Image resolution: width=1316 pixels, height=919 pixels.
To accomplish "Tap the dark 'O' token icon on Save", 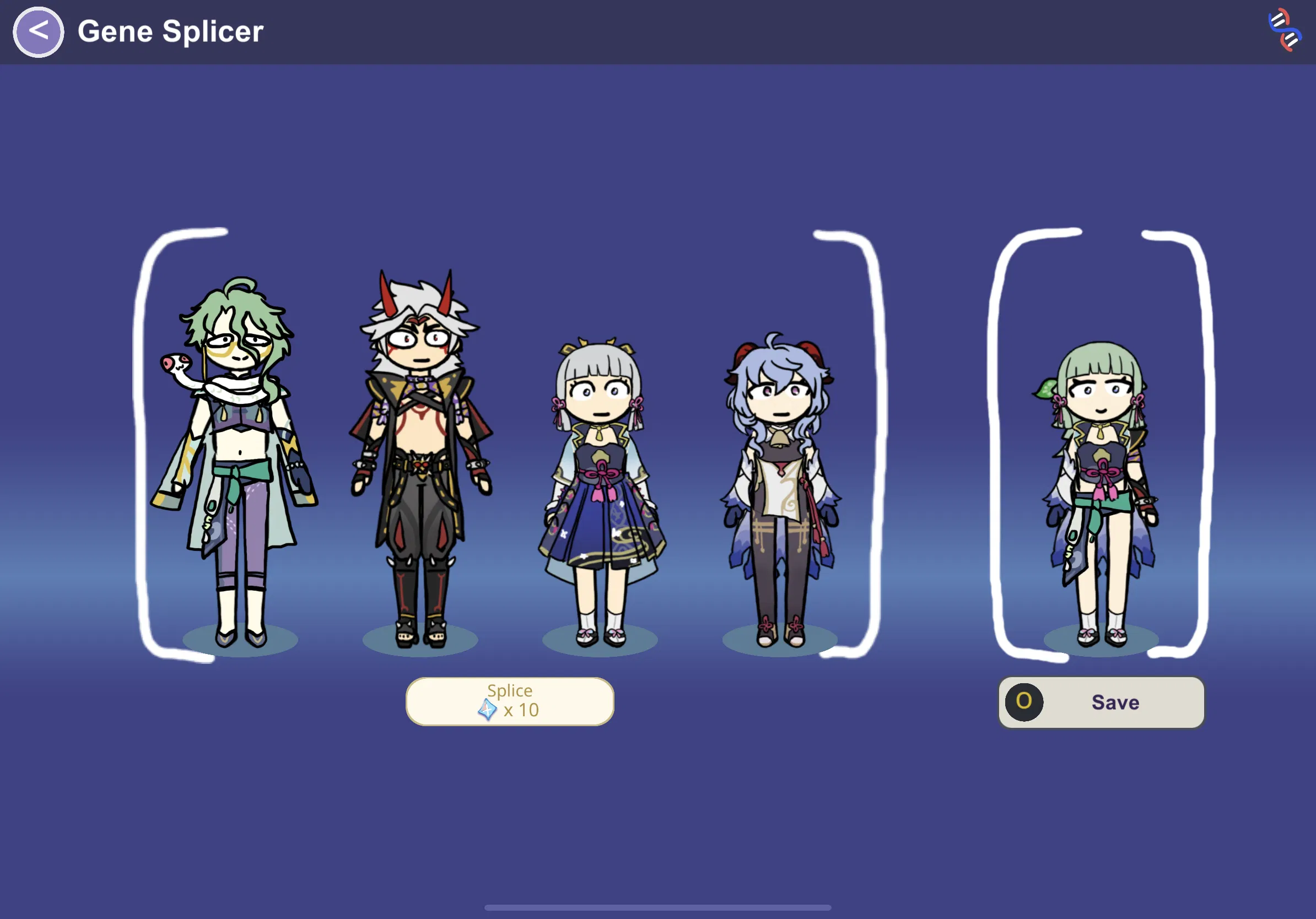I will (1026, 702).
